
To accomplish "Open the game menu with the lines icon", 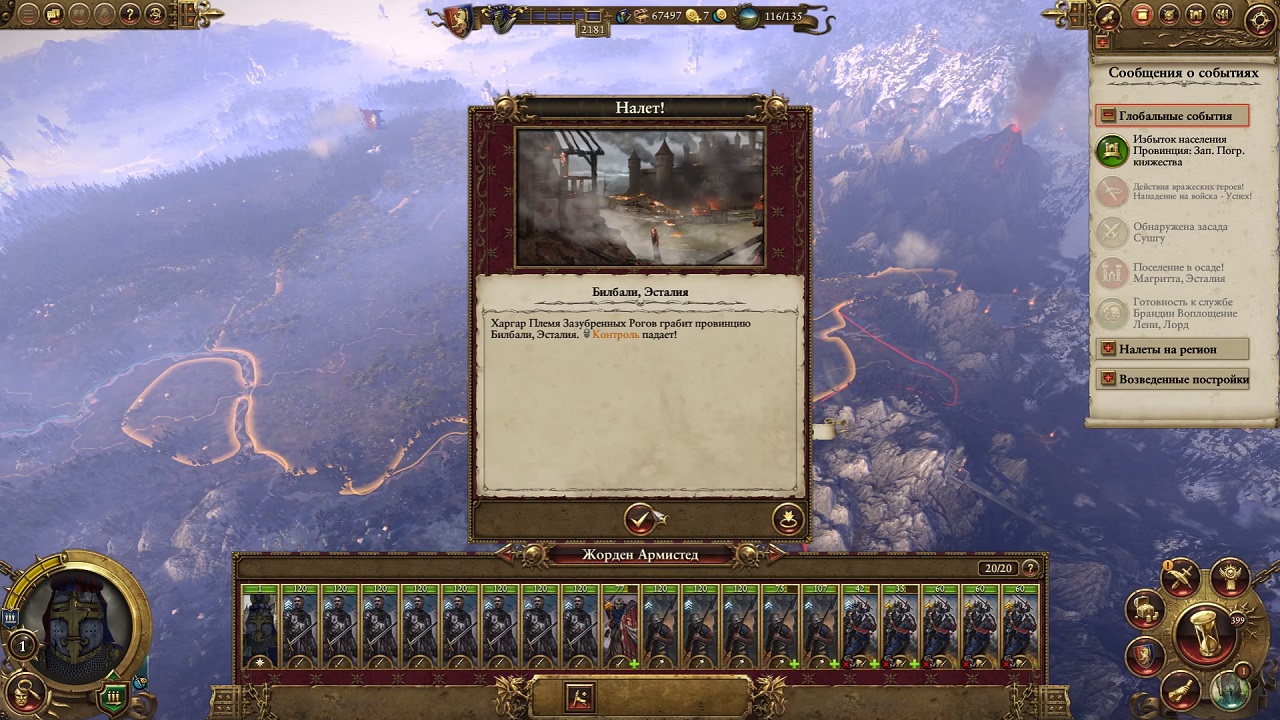I will (28, 14).
